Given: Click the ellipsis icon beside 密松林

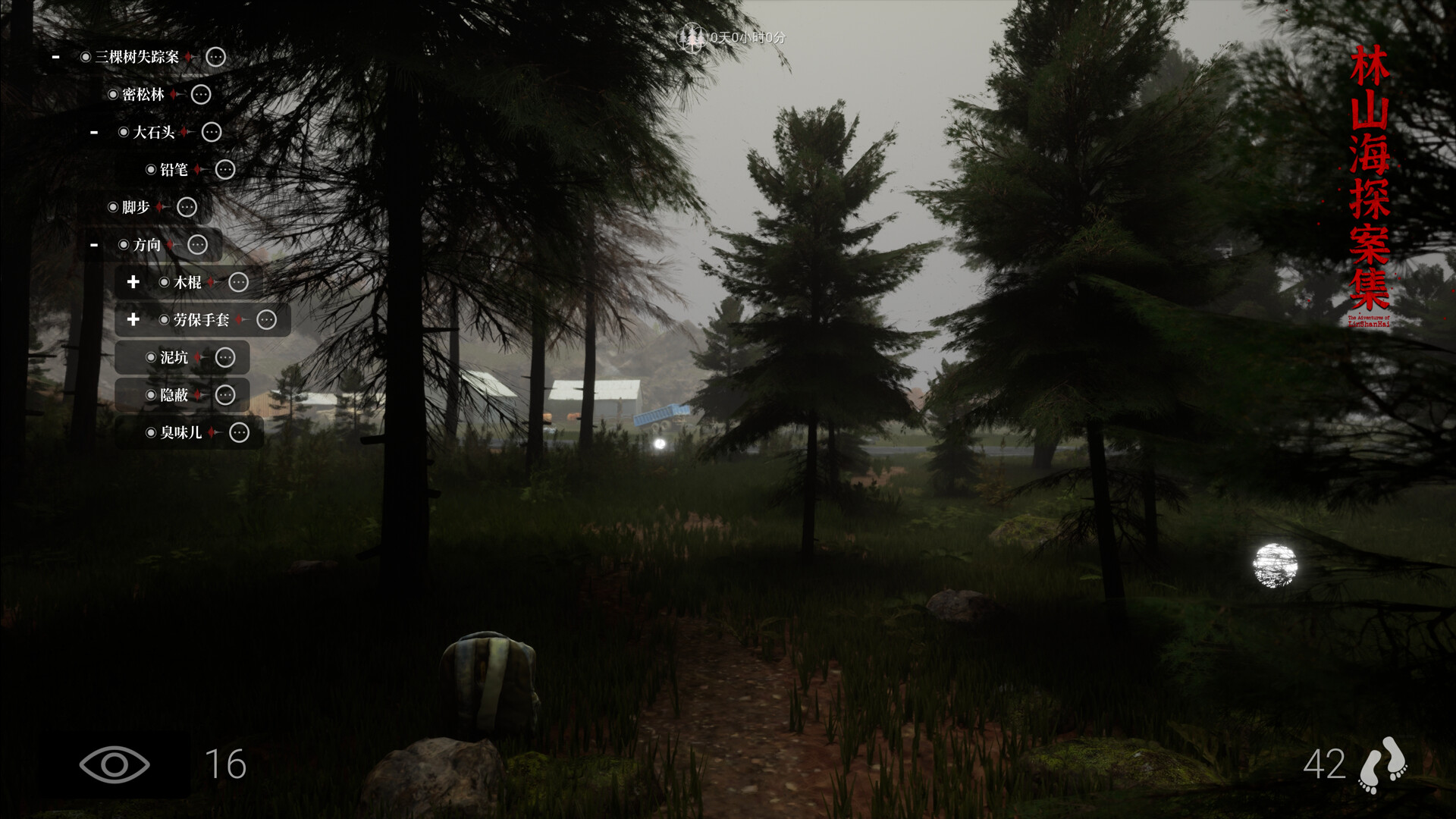Looking at the screenshot, I should [199, 94].
